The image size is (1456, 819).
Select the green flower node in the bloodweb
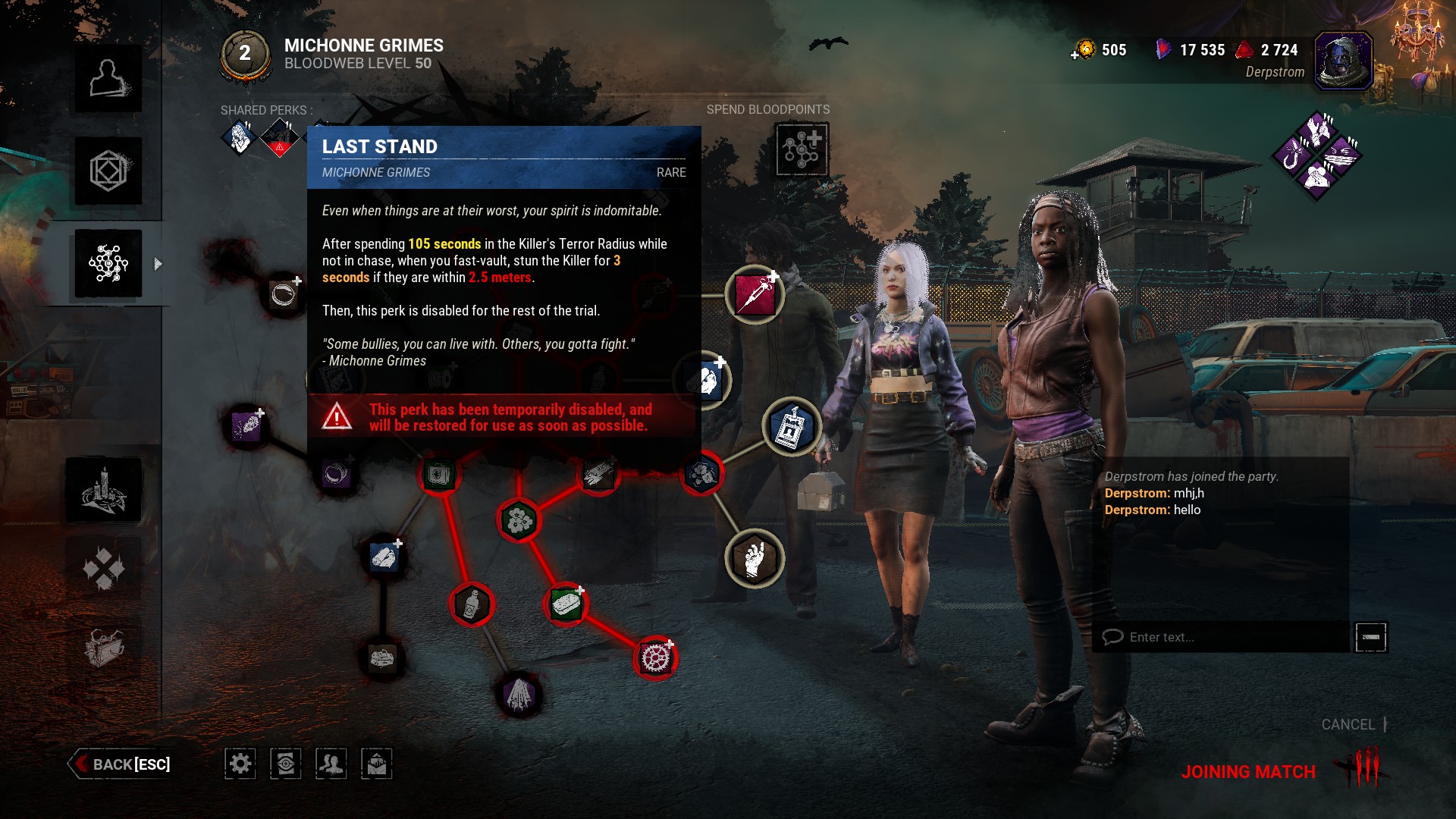point(519,520)
